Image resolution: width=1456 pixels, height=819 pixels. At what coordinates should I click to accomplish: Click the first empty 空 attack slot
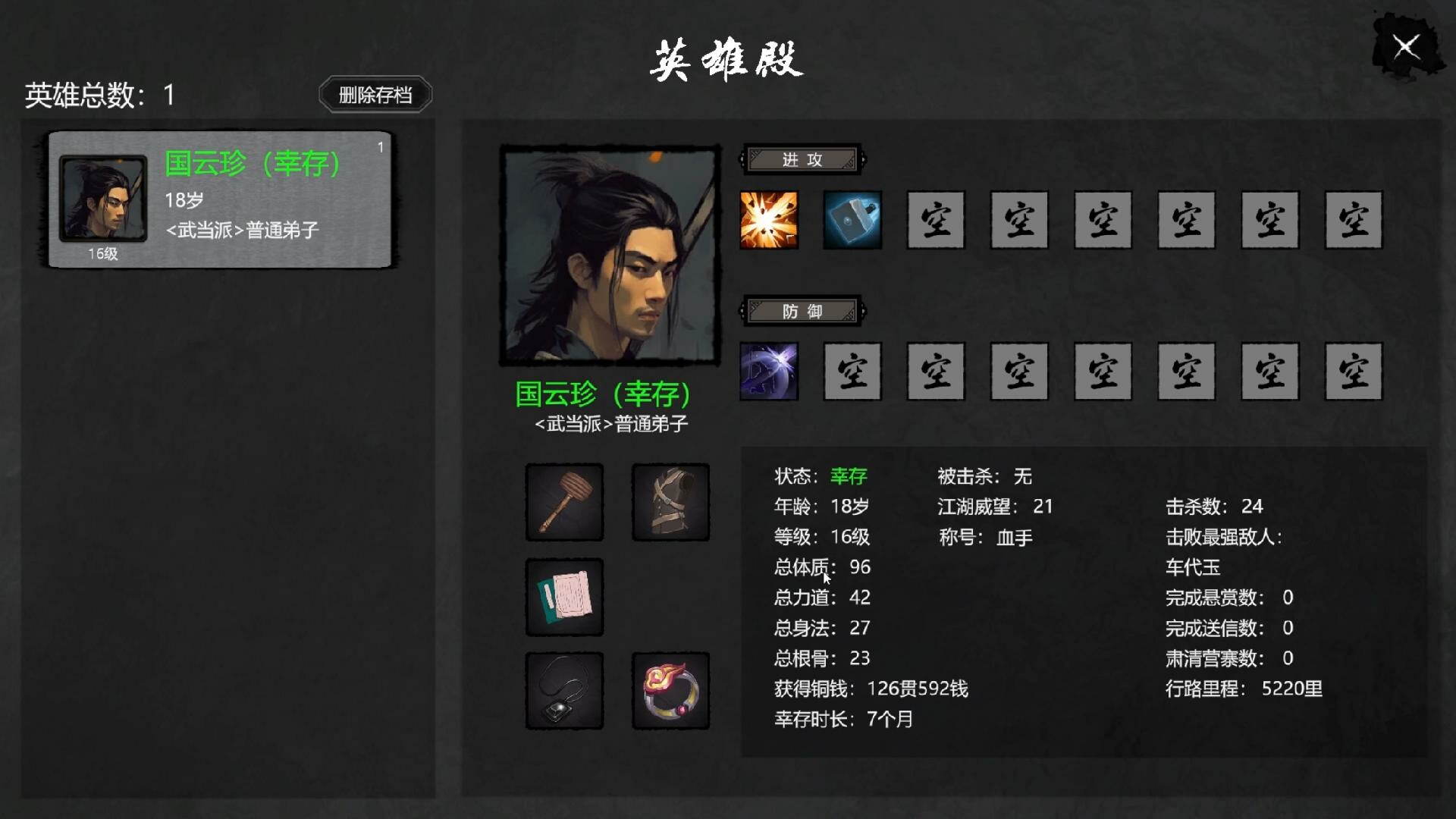[936, 221]
